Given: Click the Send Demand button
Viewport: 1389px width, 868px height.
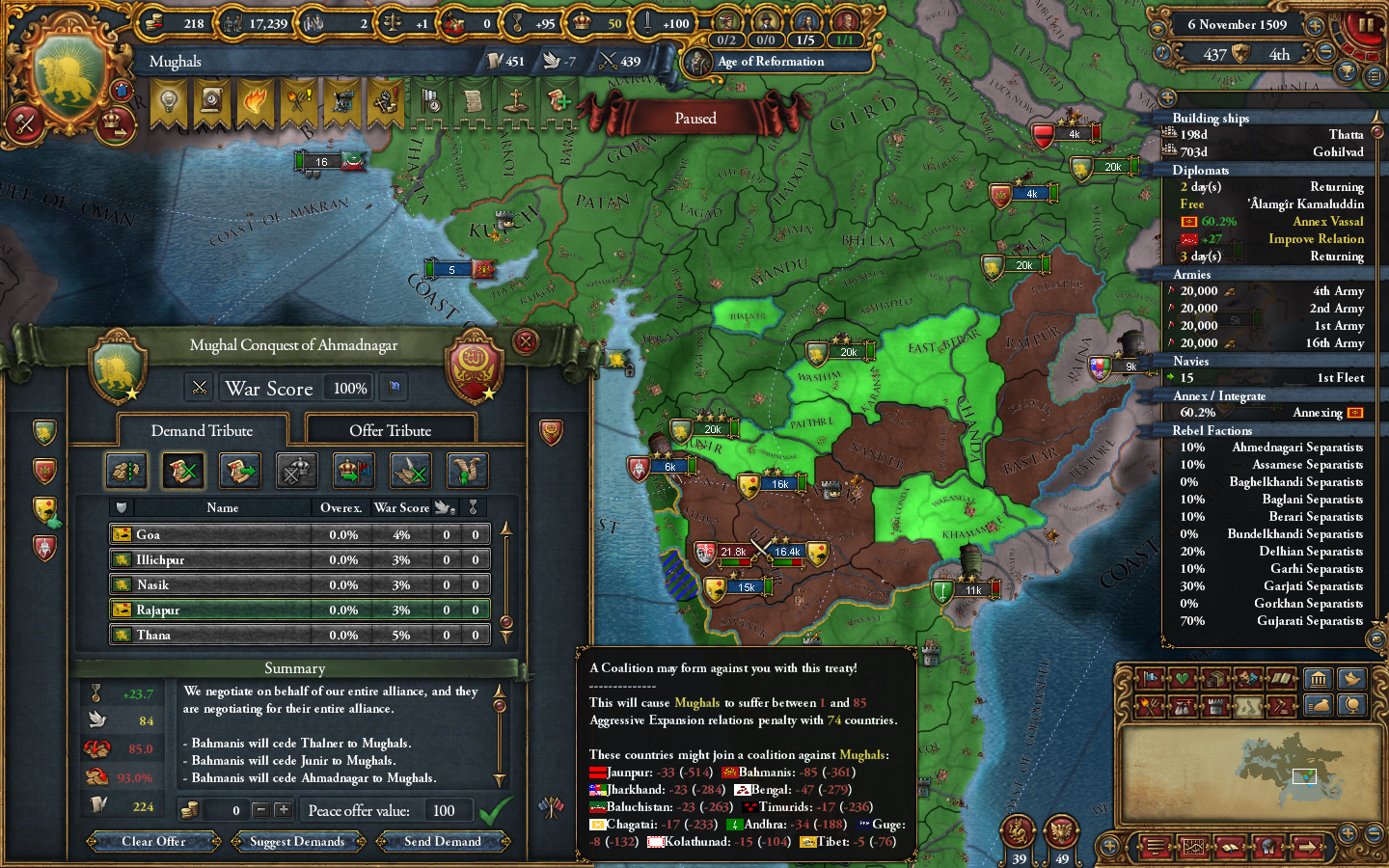Looking at the screenshot, I should [443, 841].
